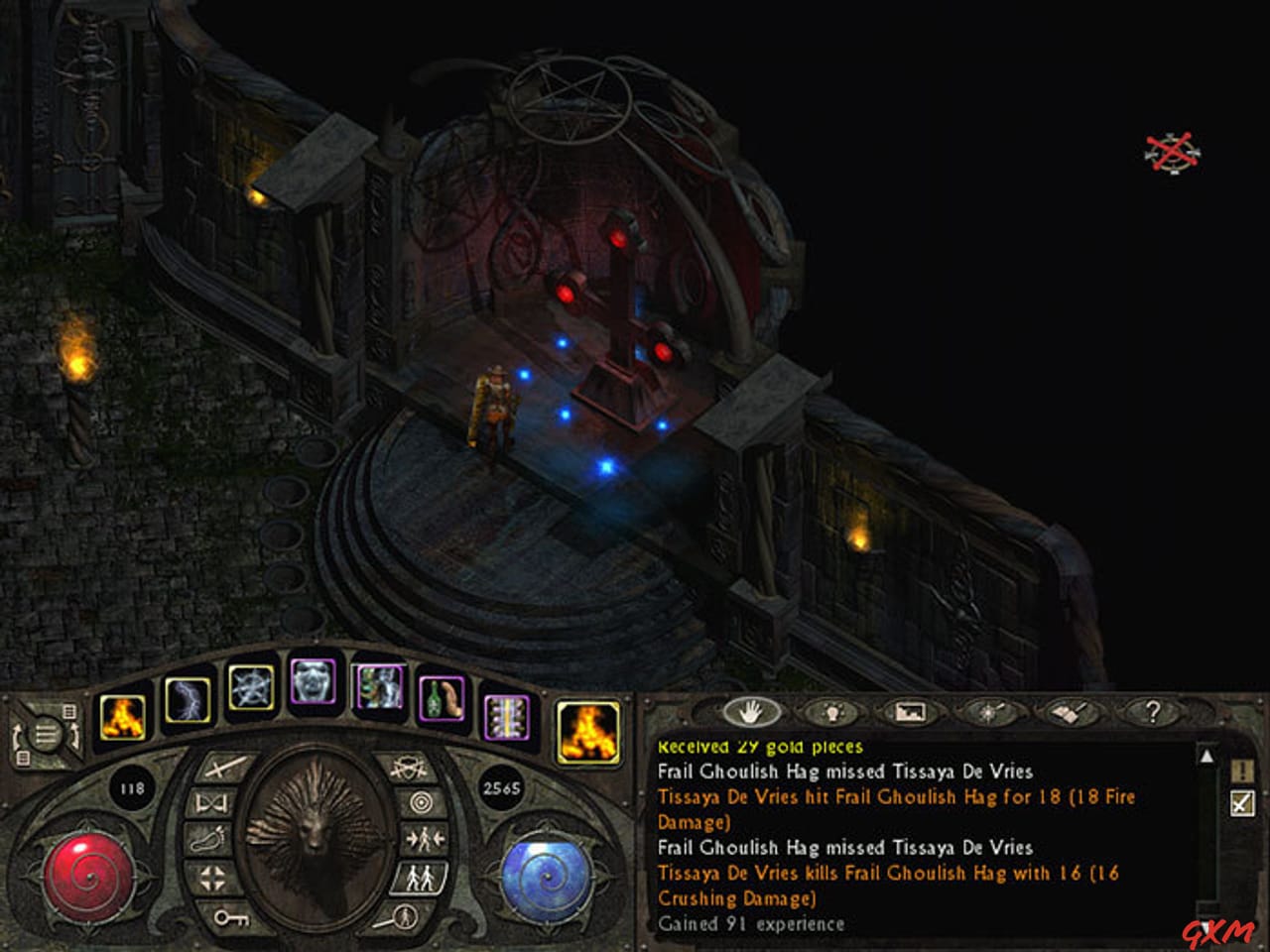The width and height of the screenshot is (1270, 952).
Task: Select the footprint sneak icon
Action: pos(207,841)
